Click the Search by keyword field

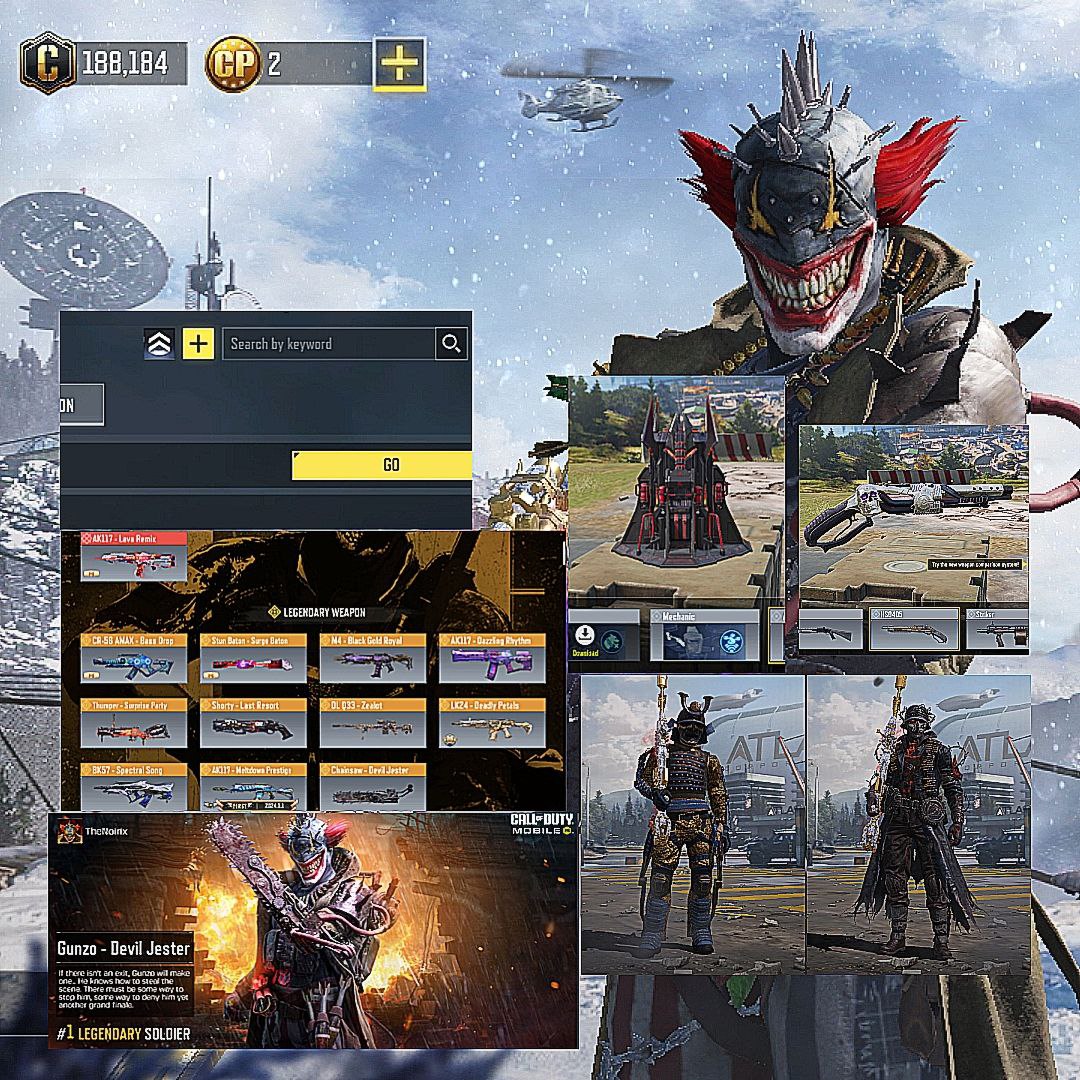[x=329, y=344]
